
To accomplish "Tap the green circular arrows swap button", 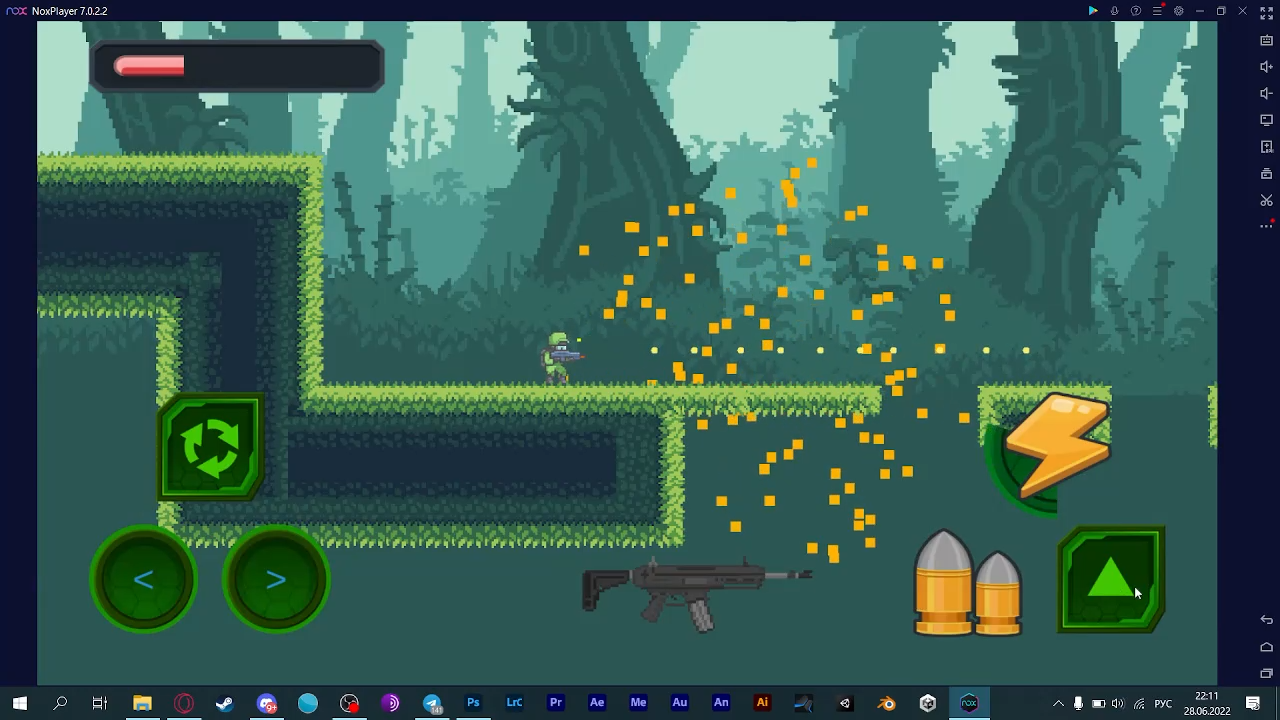I will pyautogui.click(x=211, y=447).
